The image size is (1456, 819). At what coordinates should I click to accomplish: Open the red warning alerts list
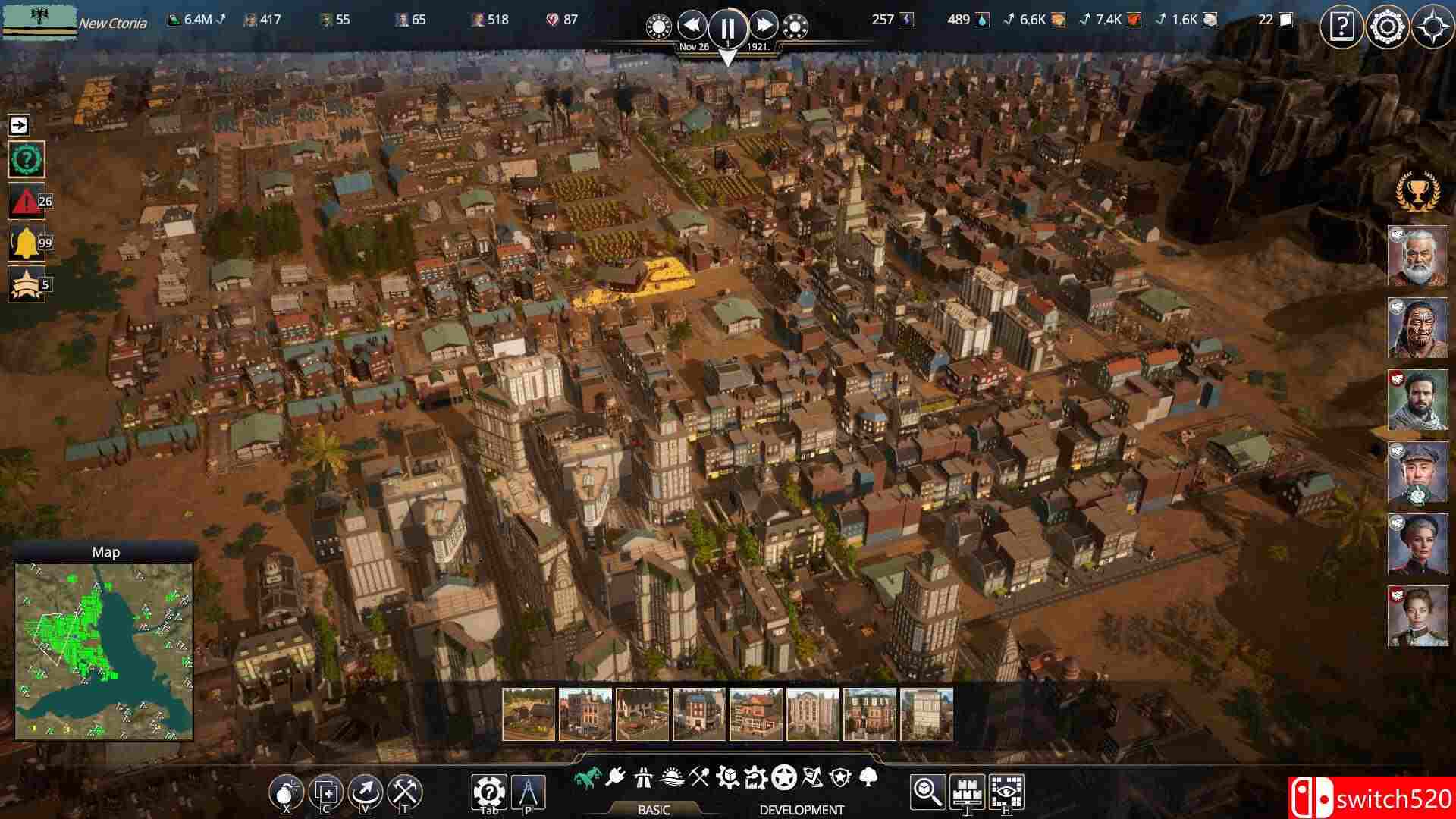25,202
